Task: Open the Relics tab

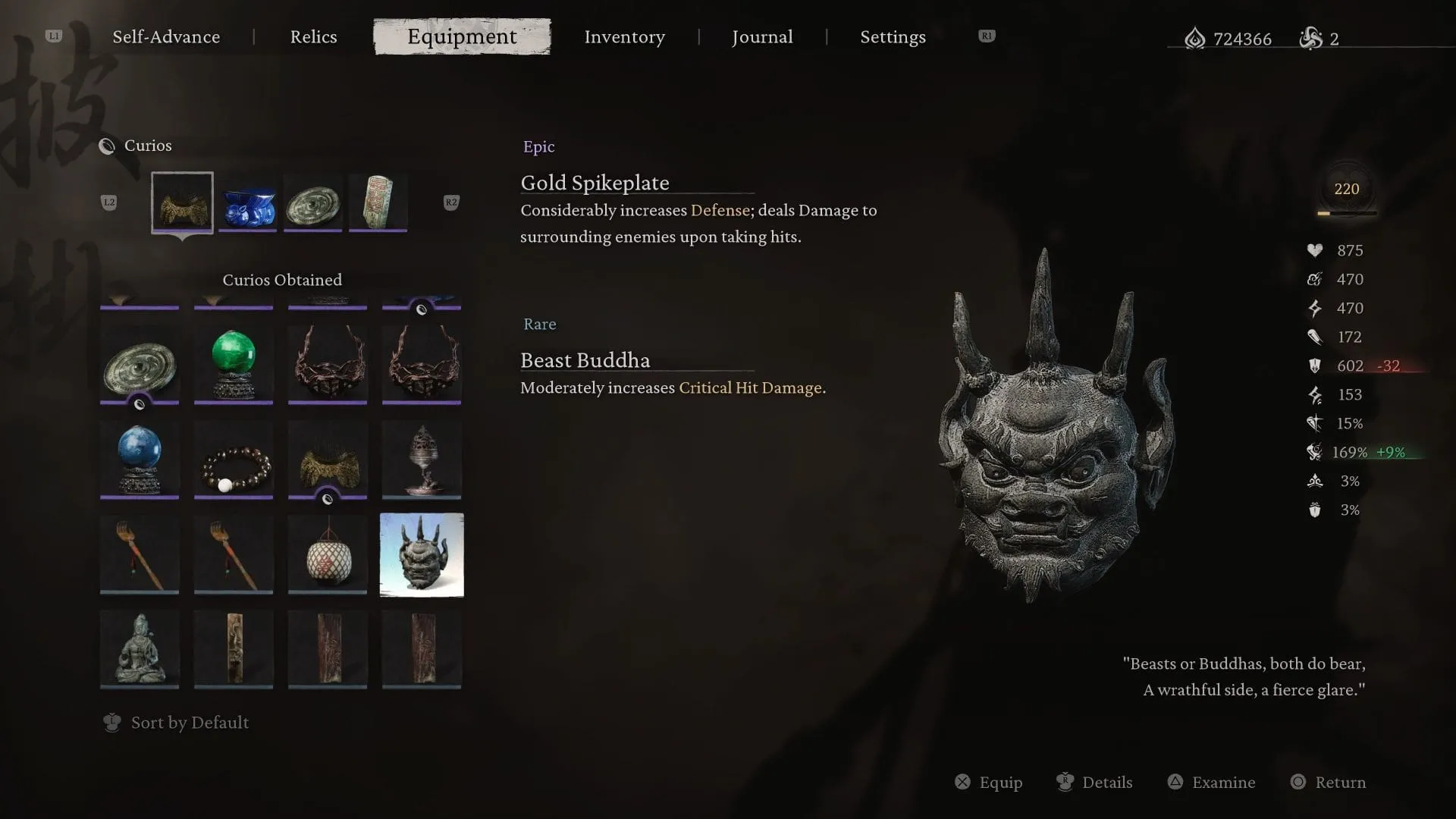Action: pyautogui.click(x=313, y=36)
